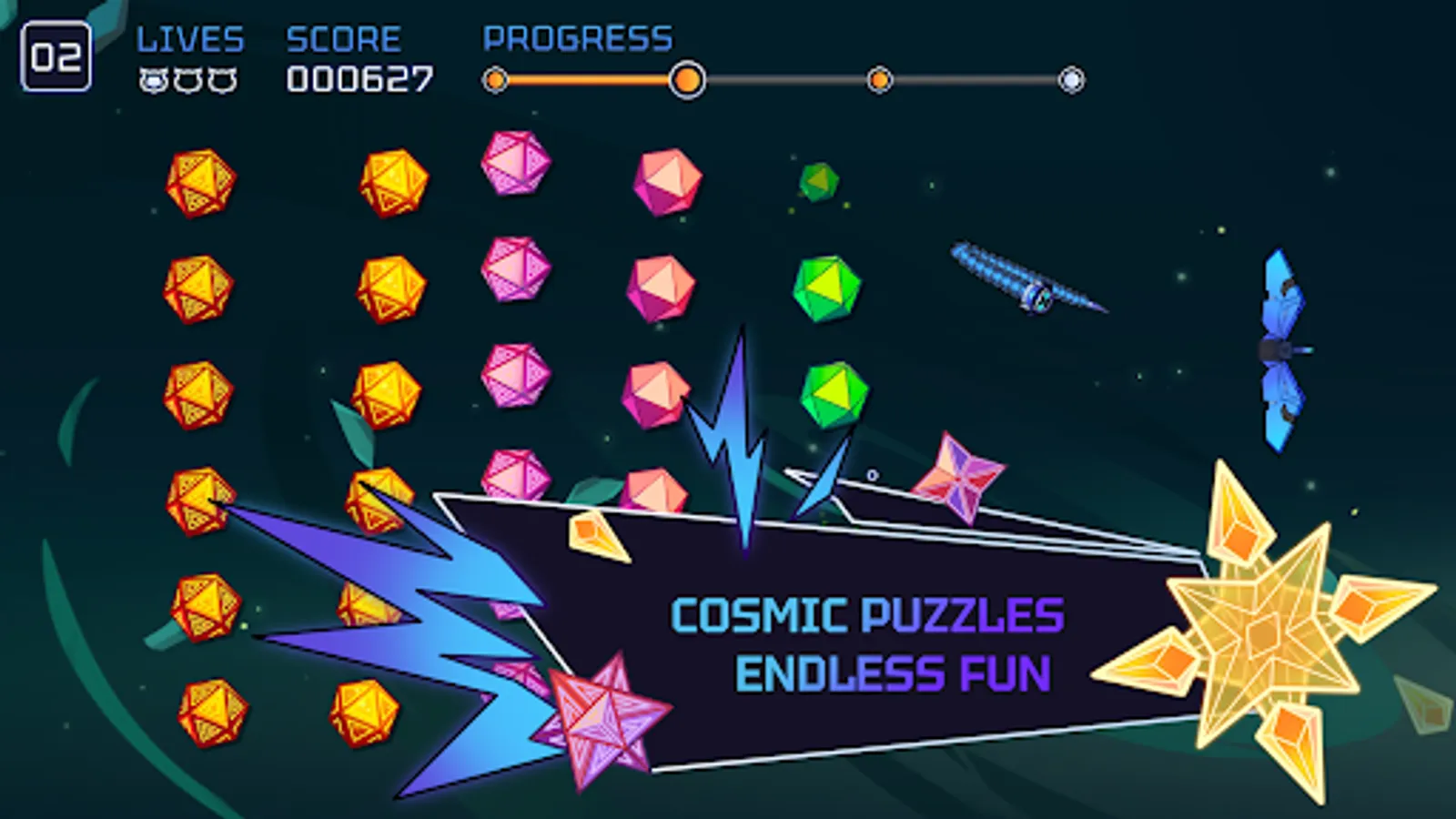Click the LIVES header label
The width and height of the screenshot is (1456, 819).
coord(189,38)
